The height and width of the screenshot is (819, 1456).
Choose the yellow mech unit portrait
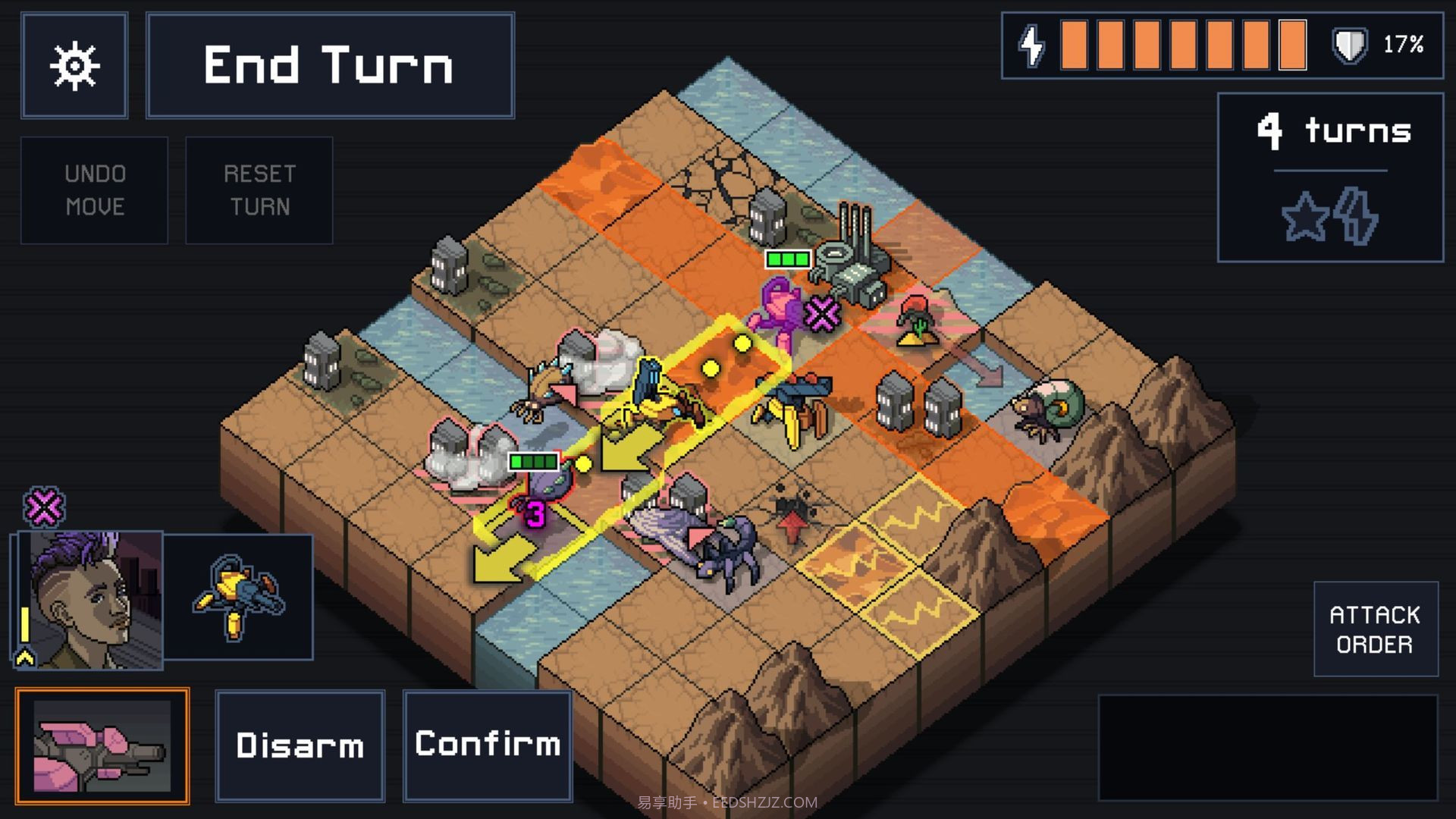tap(238, 597)
